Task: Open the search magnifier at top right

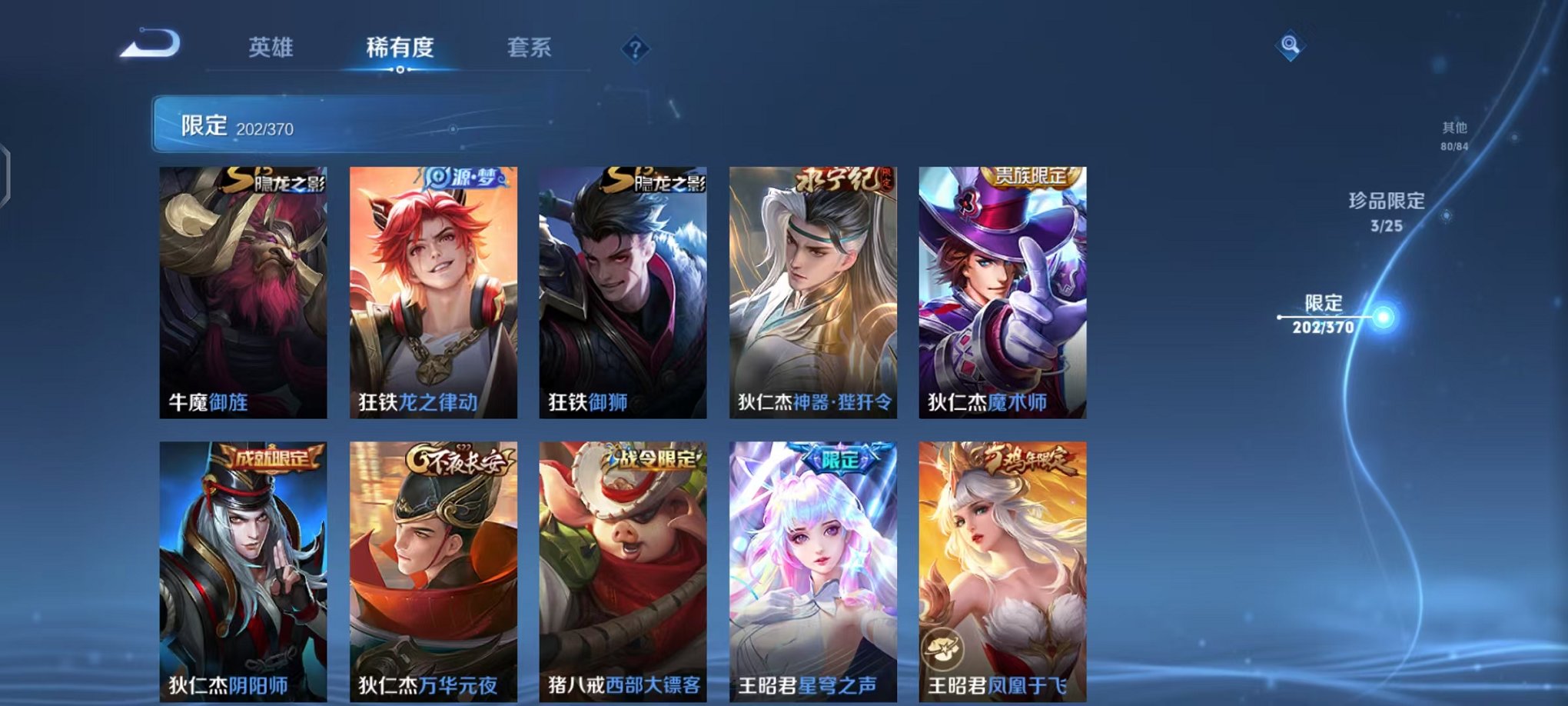Action: [1291, 46]
